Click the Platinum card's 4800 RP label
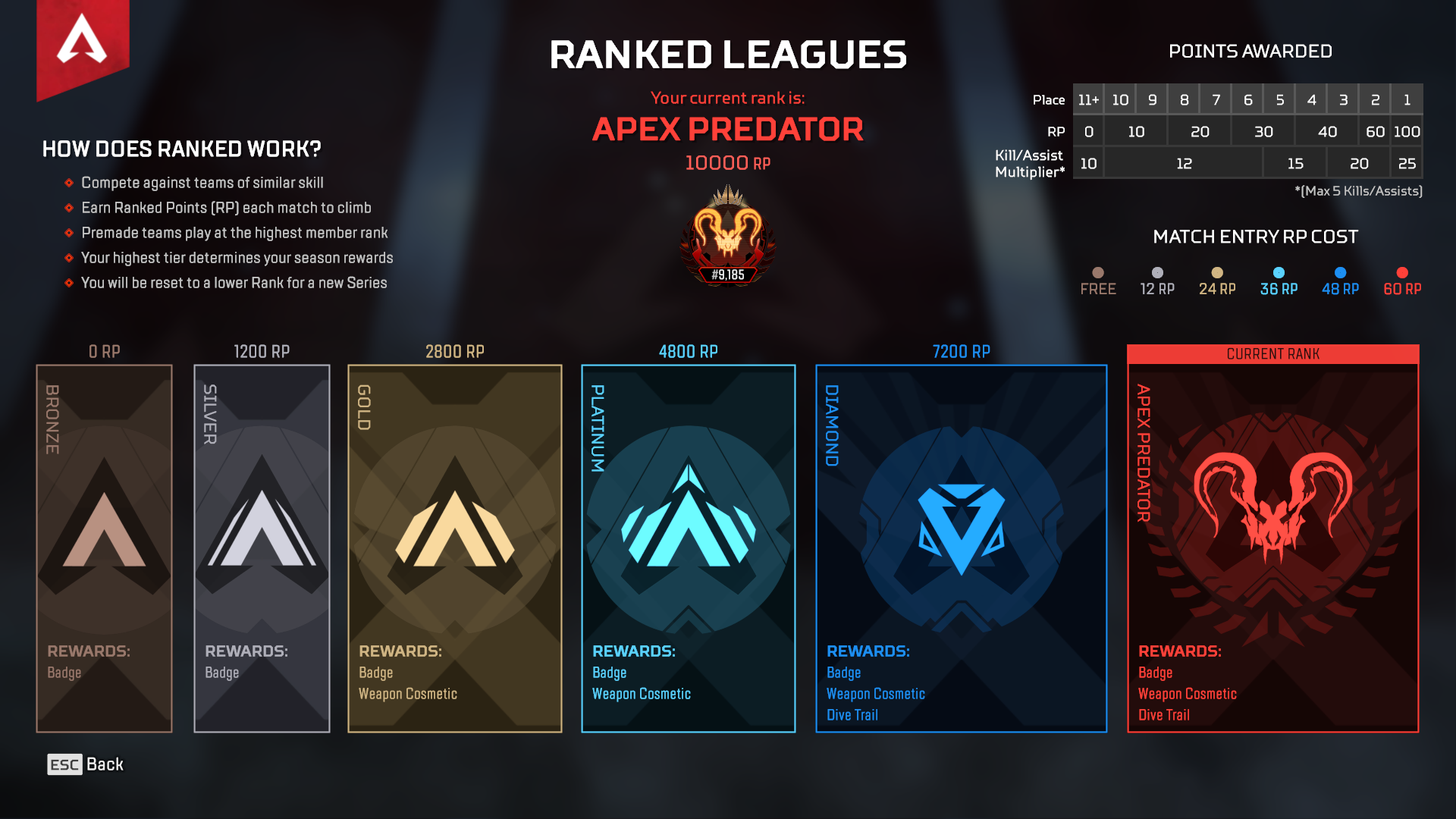The height and width of the screenshot is (819, 1456). tap(687, 351)
